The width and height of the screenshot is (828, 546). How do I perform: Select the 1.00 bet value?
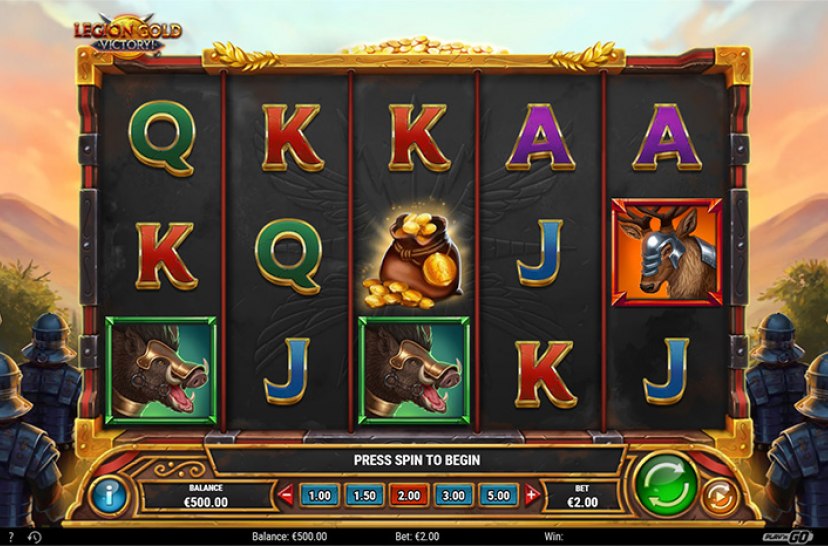pos(320,495)
